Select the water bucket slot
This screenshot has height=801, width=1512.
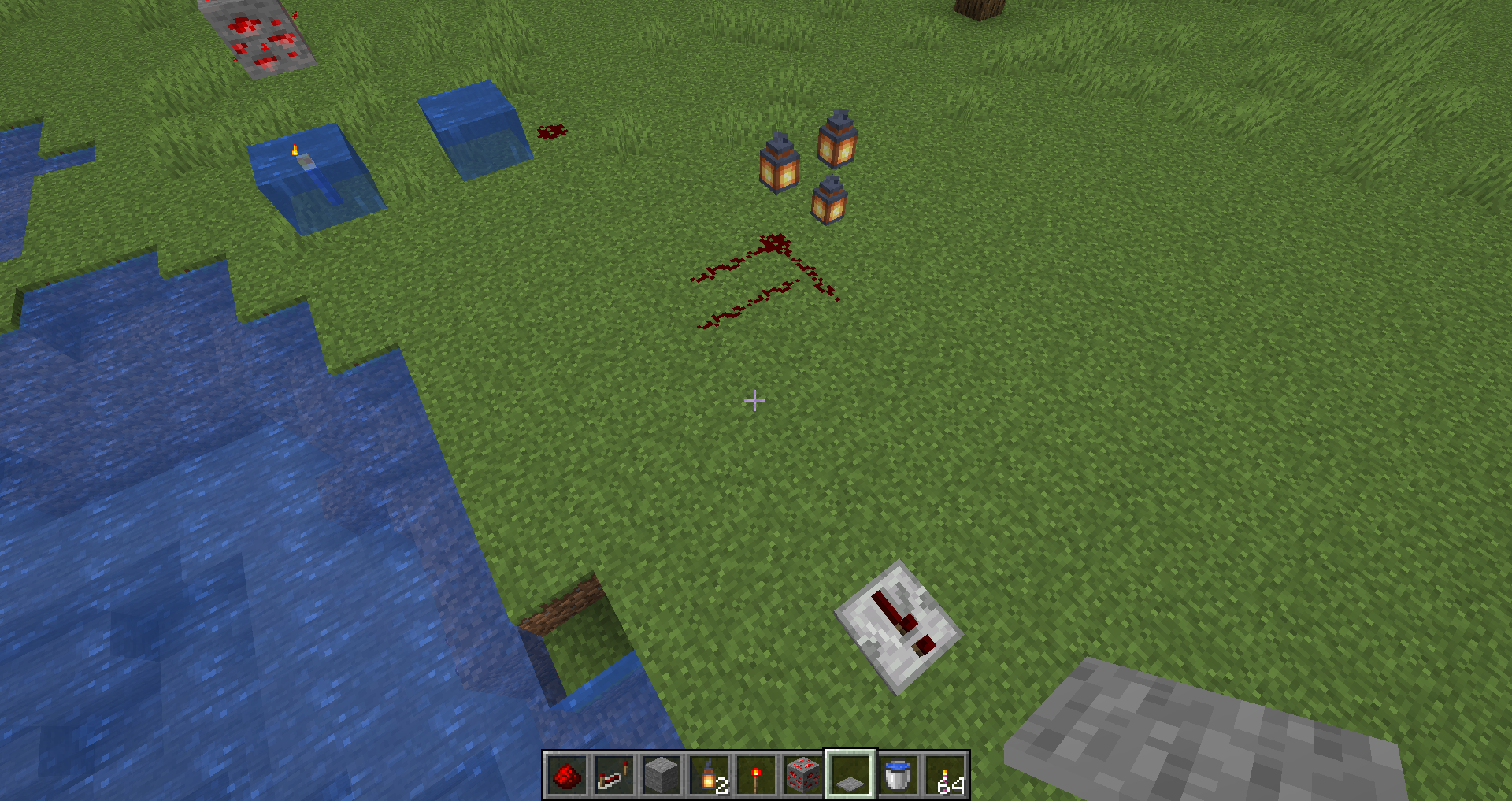(897, 775)
